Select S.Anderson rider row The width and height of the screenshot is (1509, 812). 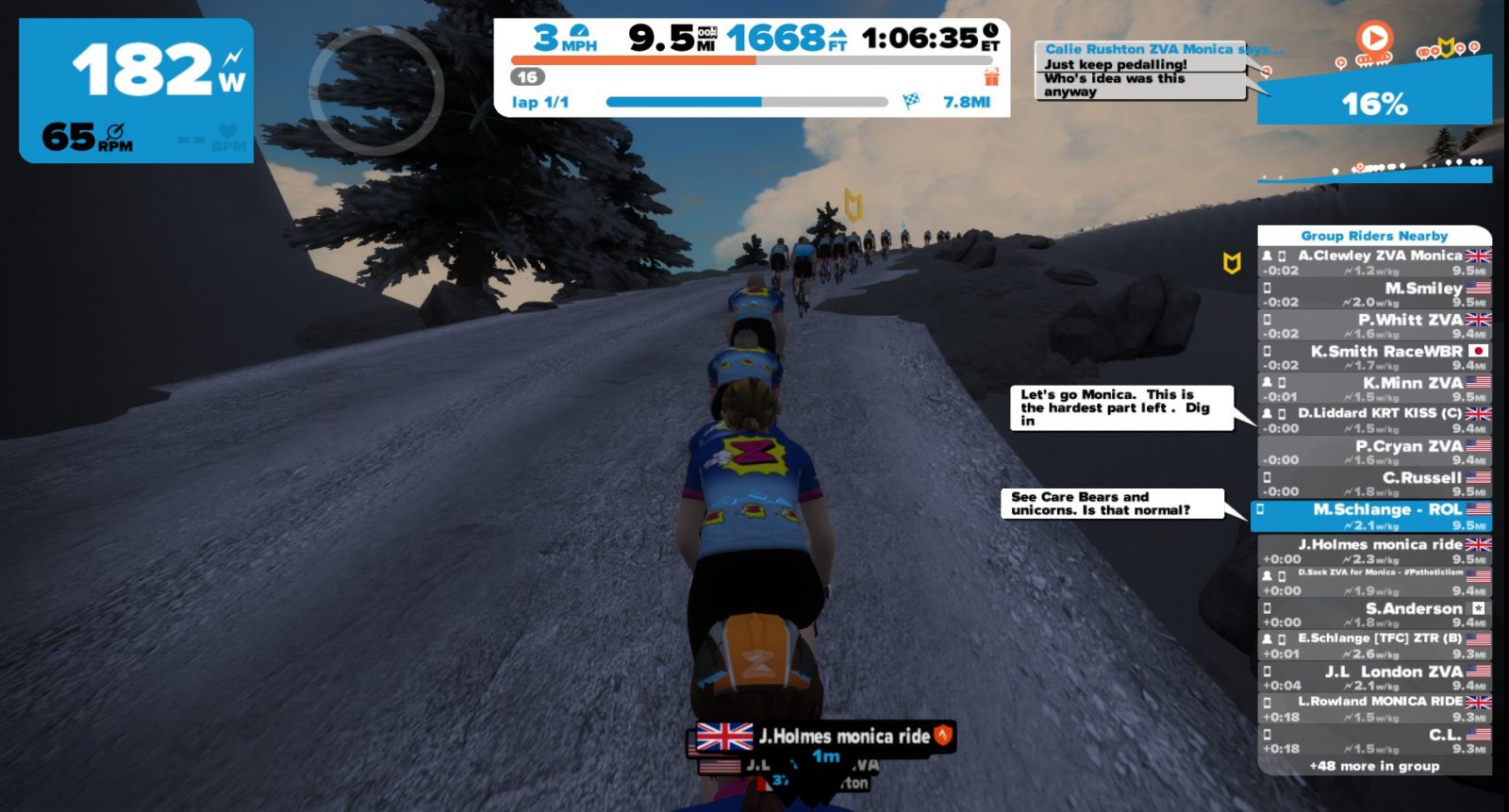1374,615
